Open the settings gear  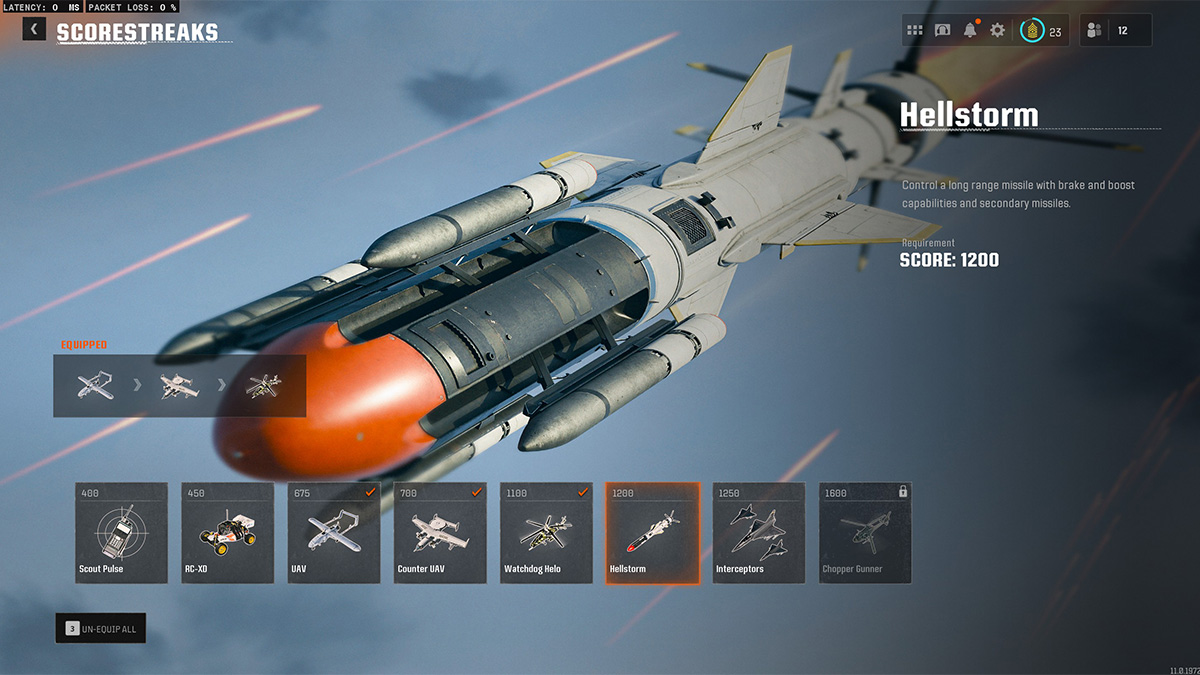pyautogui.click(x=997, y=30)
